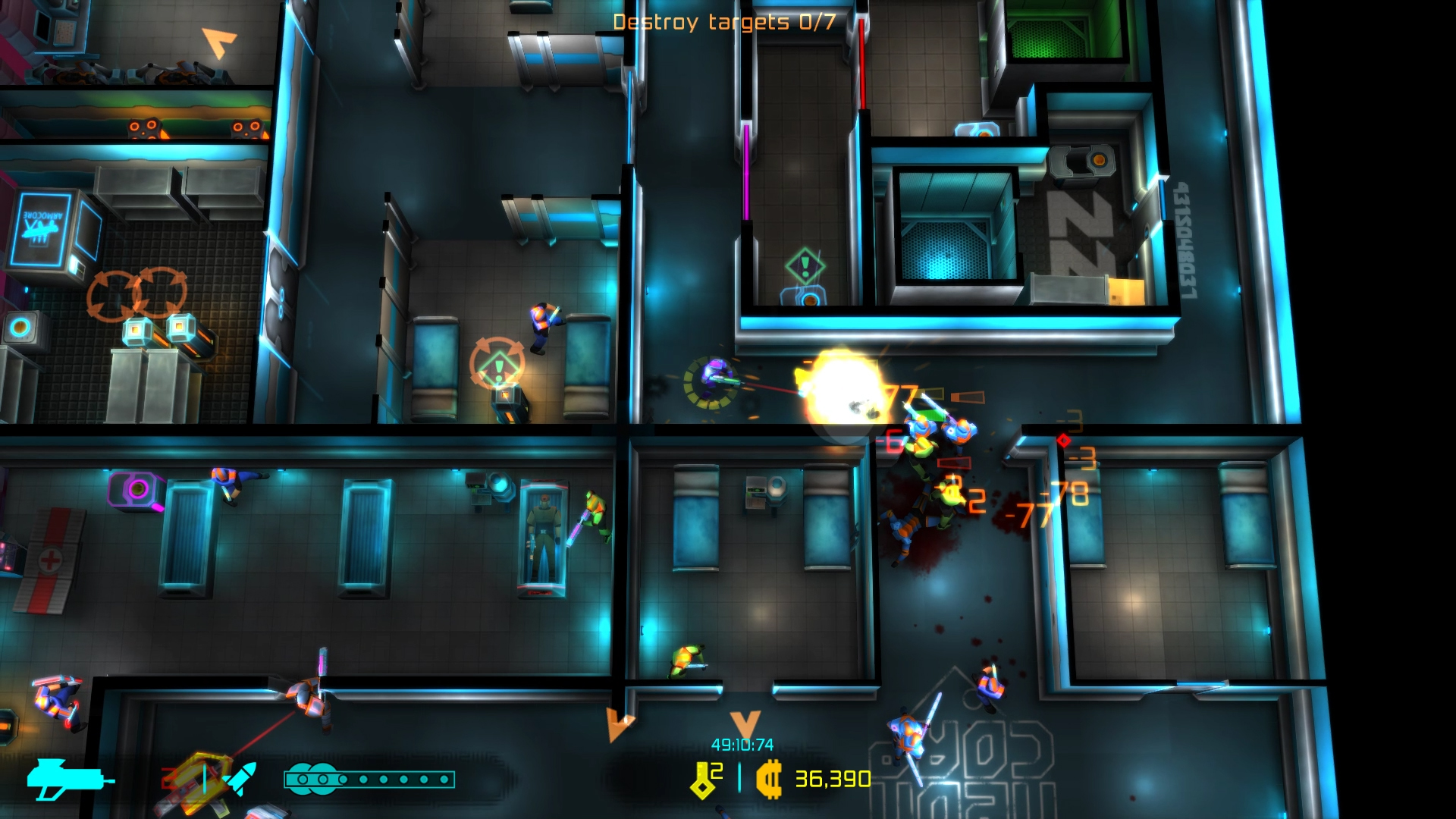Click the orange credits currency icon
This screenshot has width=1456, height=819.
(x=769, y=780)
